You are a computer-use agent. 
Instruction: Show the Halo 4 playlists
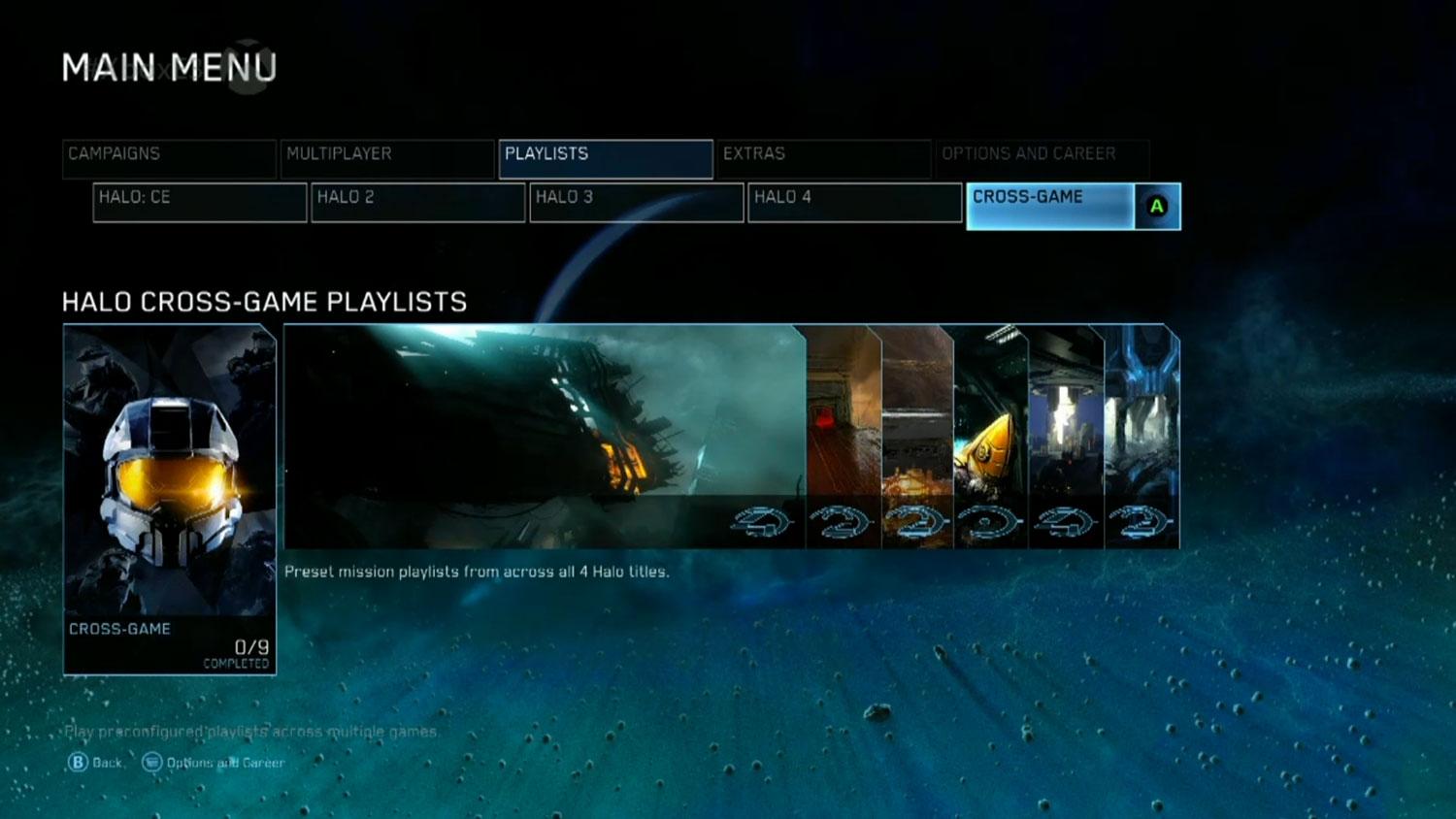point(855,202)
